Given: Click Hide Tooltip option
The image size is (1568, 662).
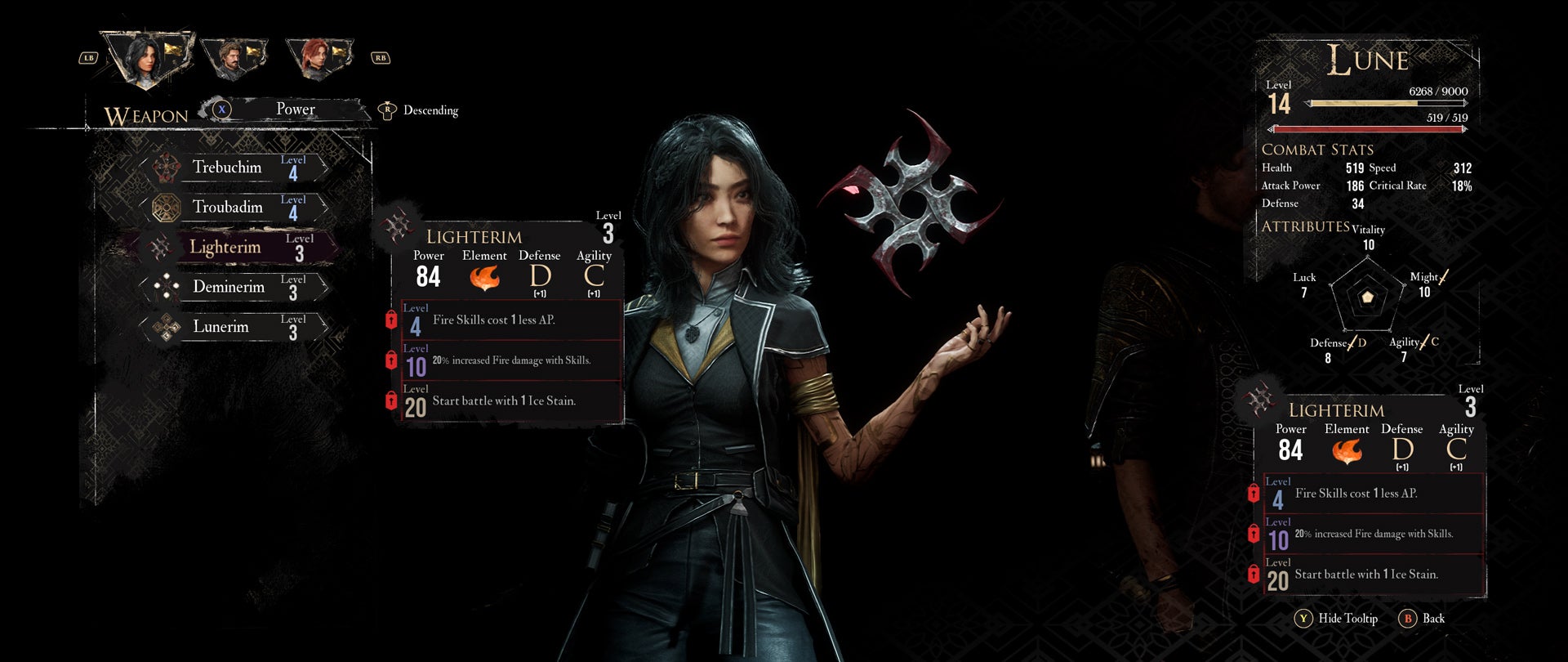Looking at the screenshot, I should coord(1337,619).
